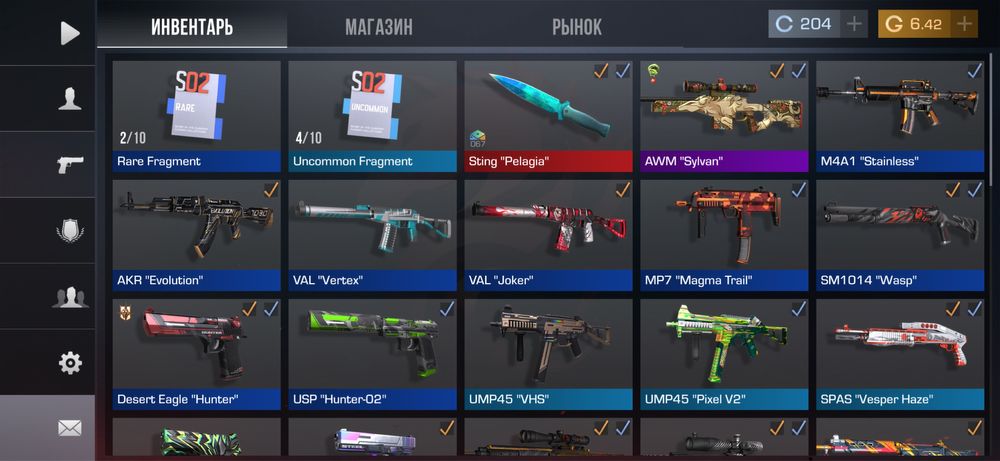Image resolution: width=1000 pixels, height=461 pixels.
Task: Select the UMP45 "Pixel V2" skin
Action: (724, 353)
